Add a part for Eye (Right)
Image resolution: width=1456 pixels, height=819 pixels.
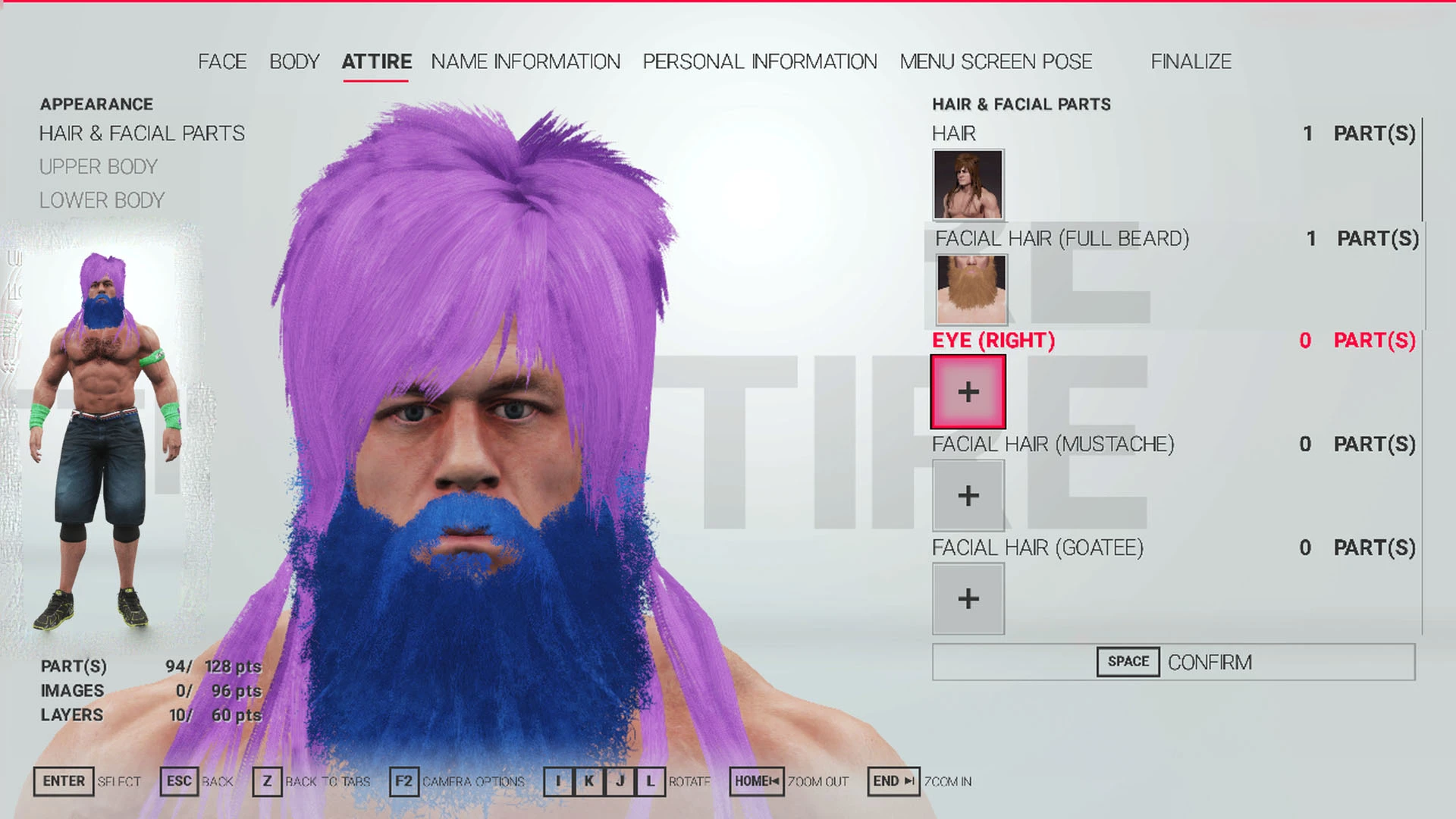968,392
